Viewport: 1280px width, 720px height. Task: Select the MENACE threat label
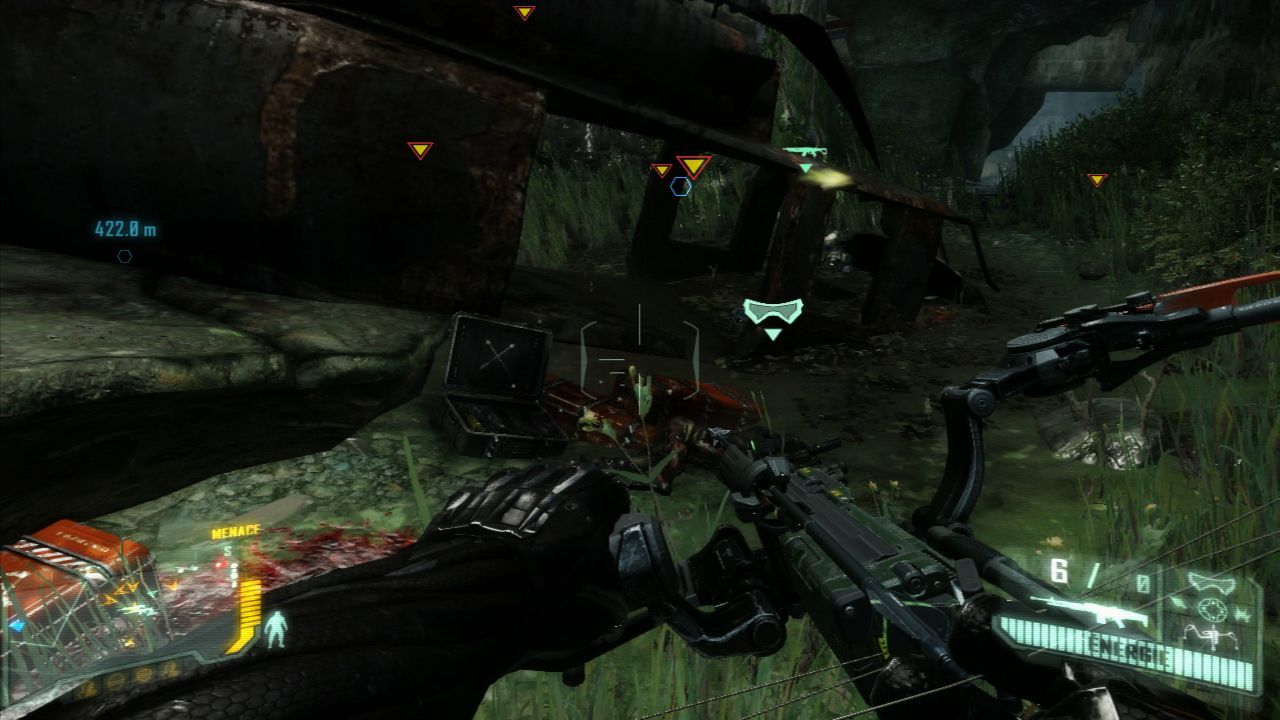coord(235,531)
